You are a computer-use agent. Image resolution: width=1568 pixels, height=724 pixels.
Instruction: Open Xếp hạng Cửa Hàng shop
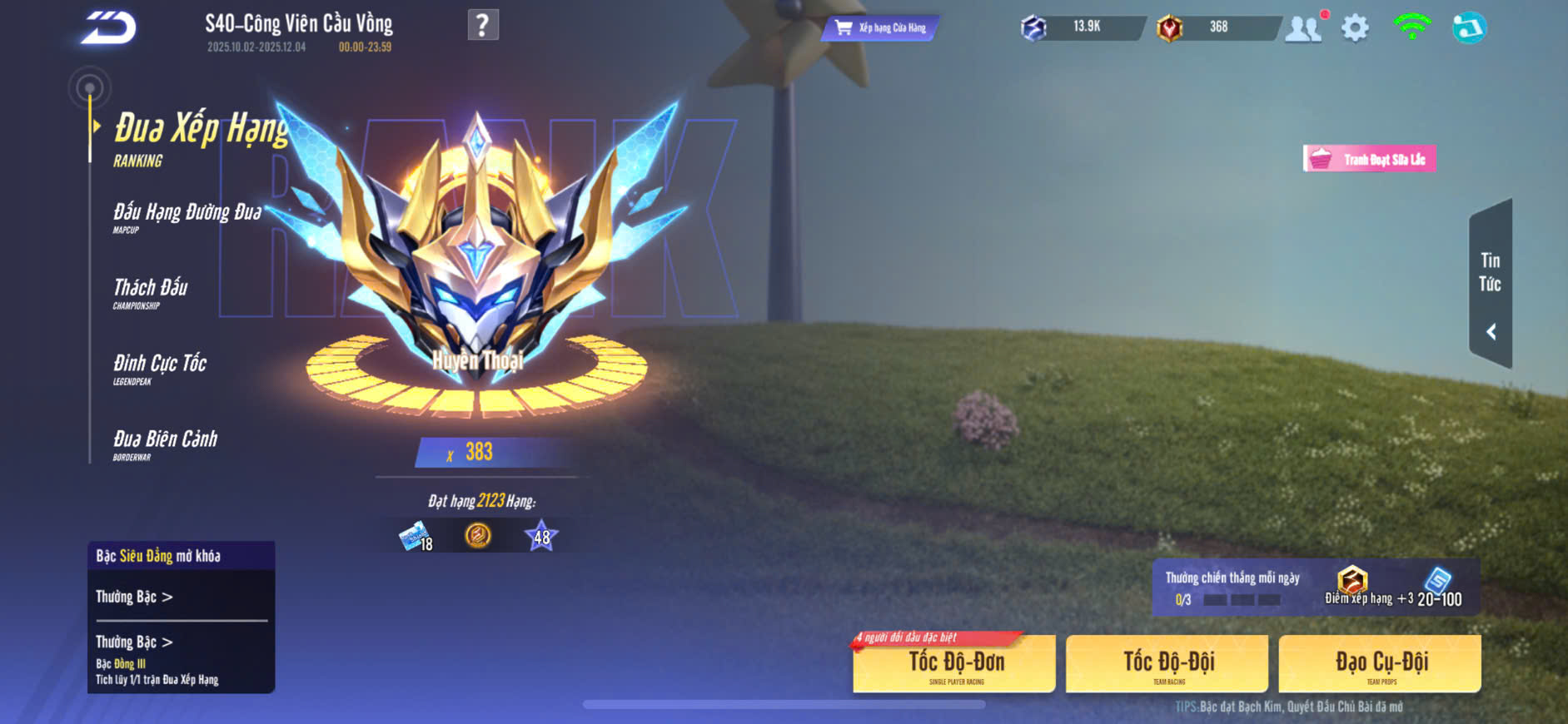pos(882,28)
